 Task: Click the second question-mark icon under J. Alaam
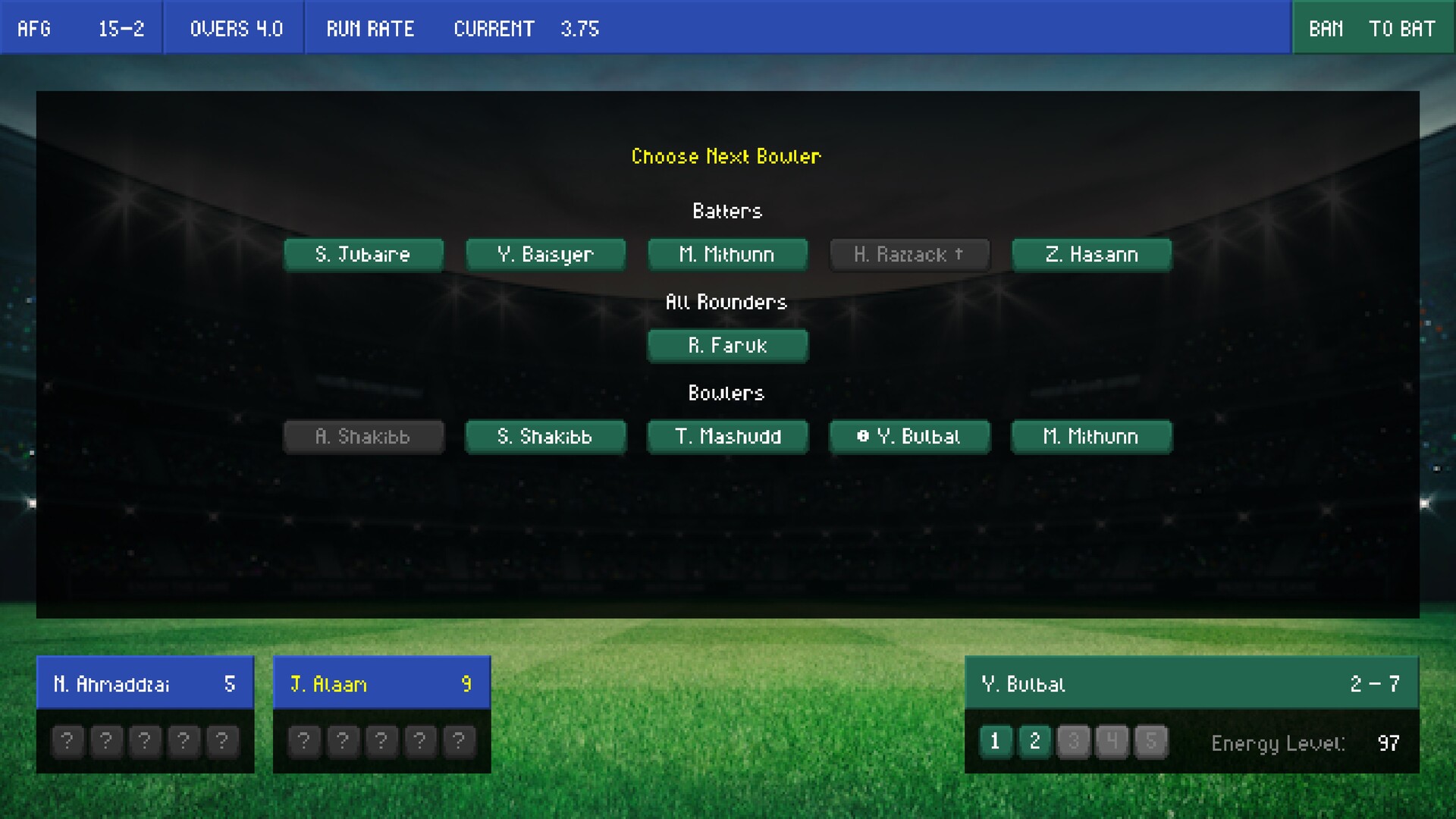coord(343,741)
